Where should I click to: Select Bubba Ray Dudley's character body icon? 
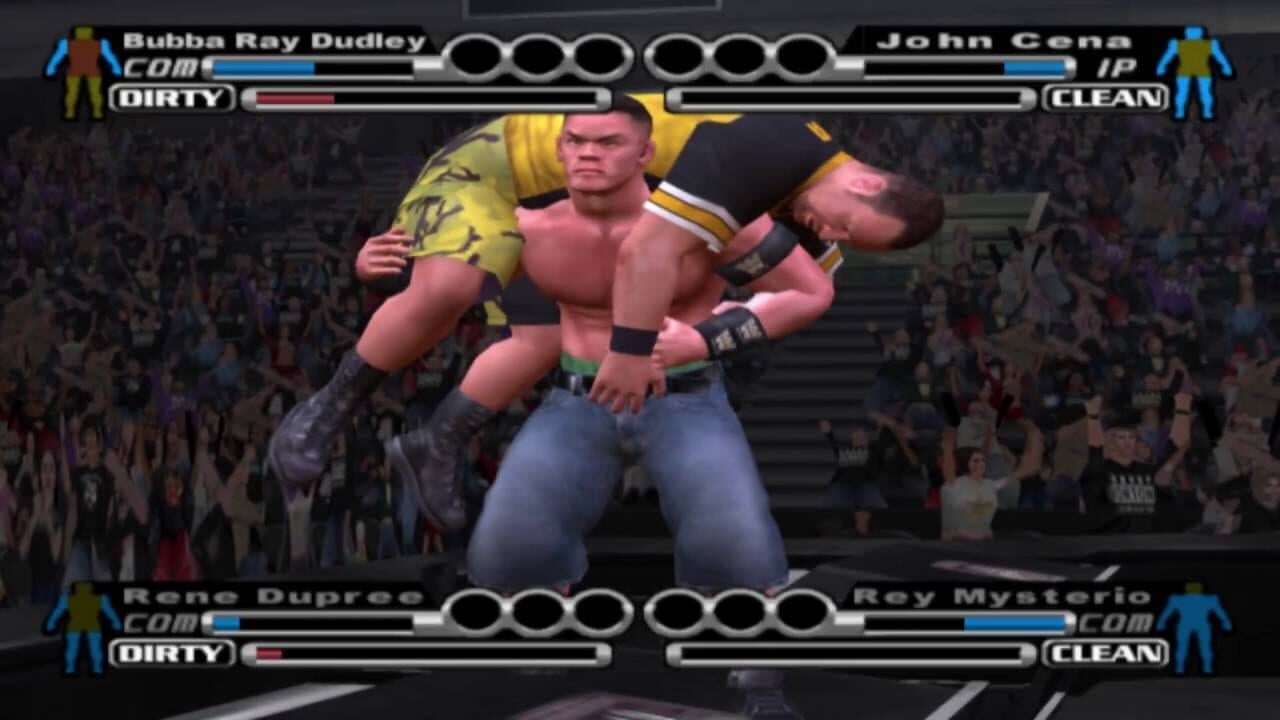[80, 63]
